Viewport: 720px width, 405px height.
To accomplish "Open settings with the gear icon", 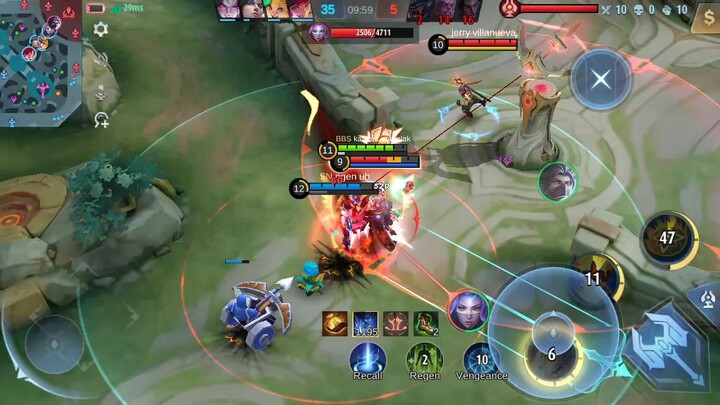I will [x=101, y=30].
